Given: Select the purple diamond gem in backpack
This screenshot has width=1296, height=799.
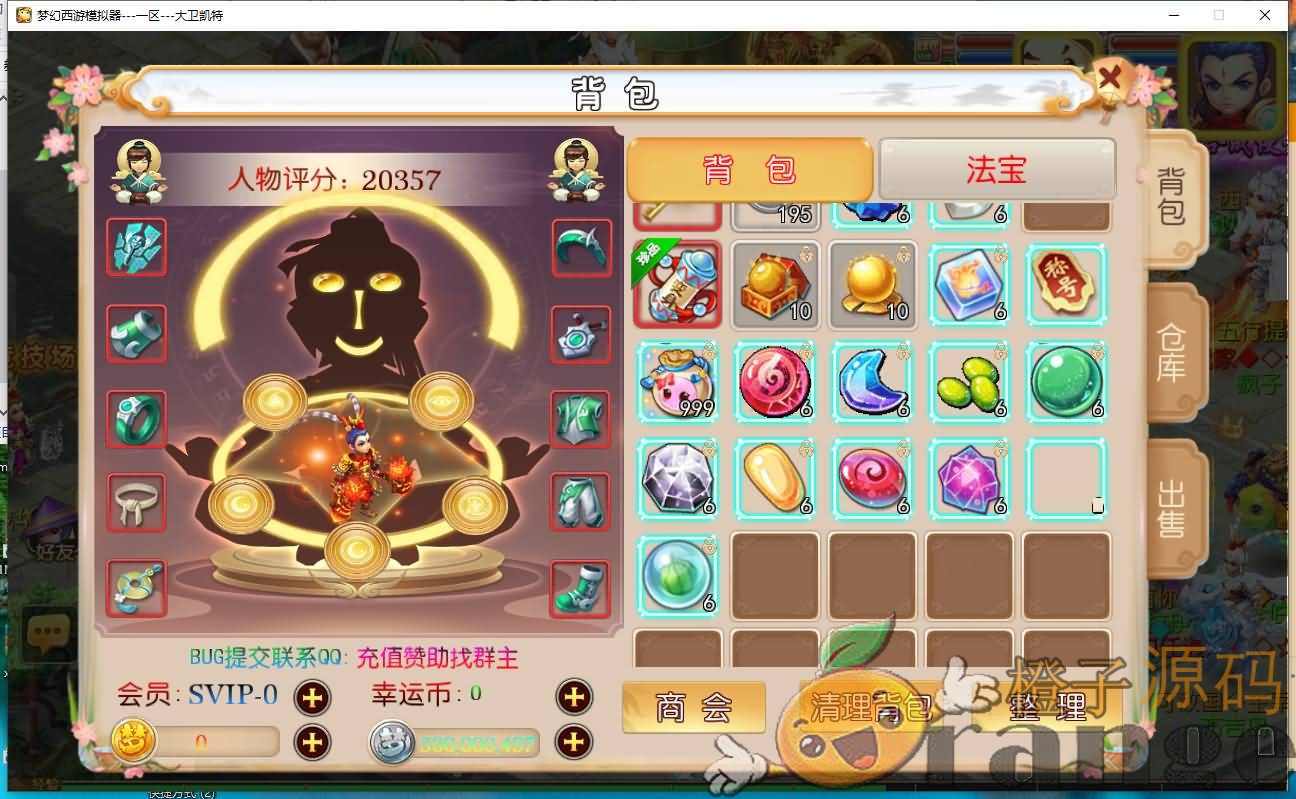Looking at the screenshot, I should (x=678, y=478).
